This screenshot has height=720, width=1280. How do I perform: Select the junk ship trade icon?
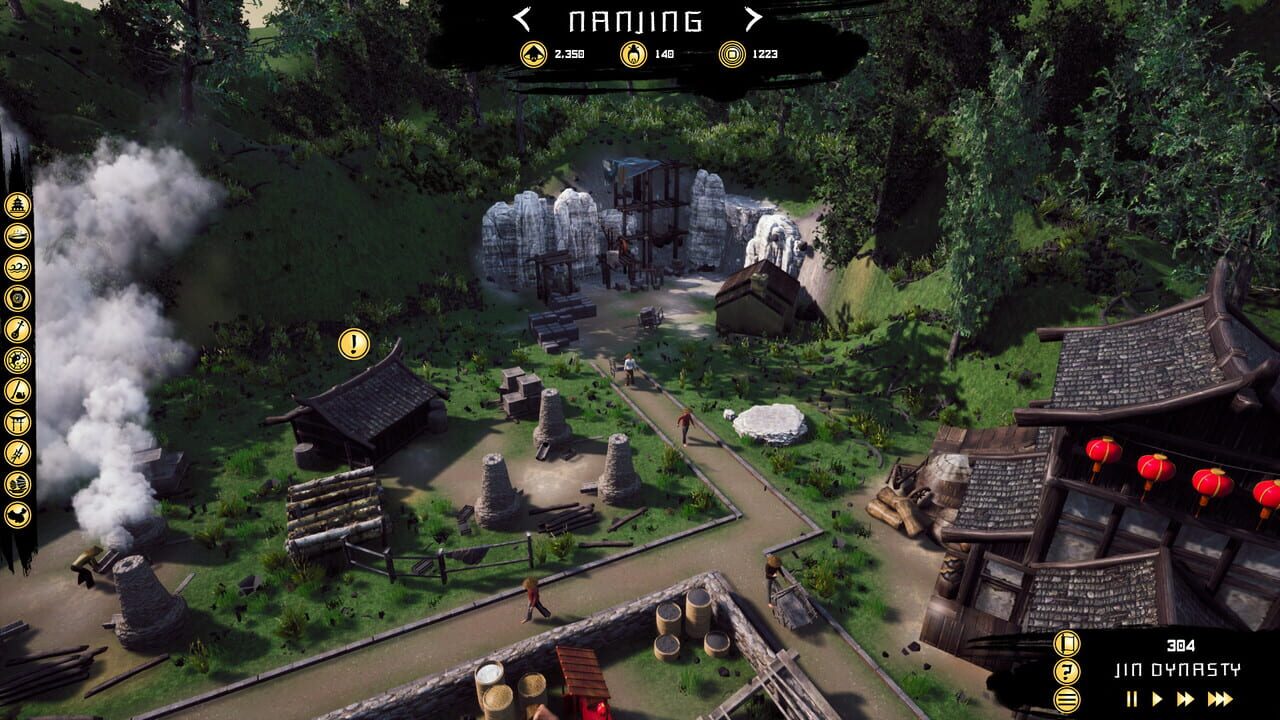click(17, 484)
